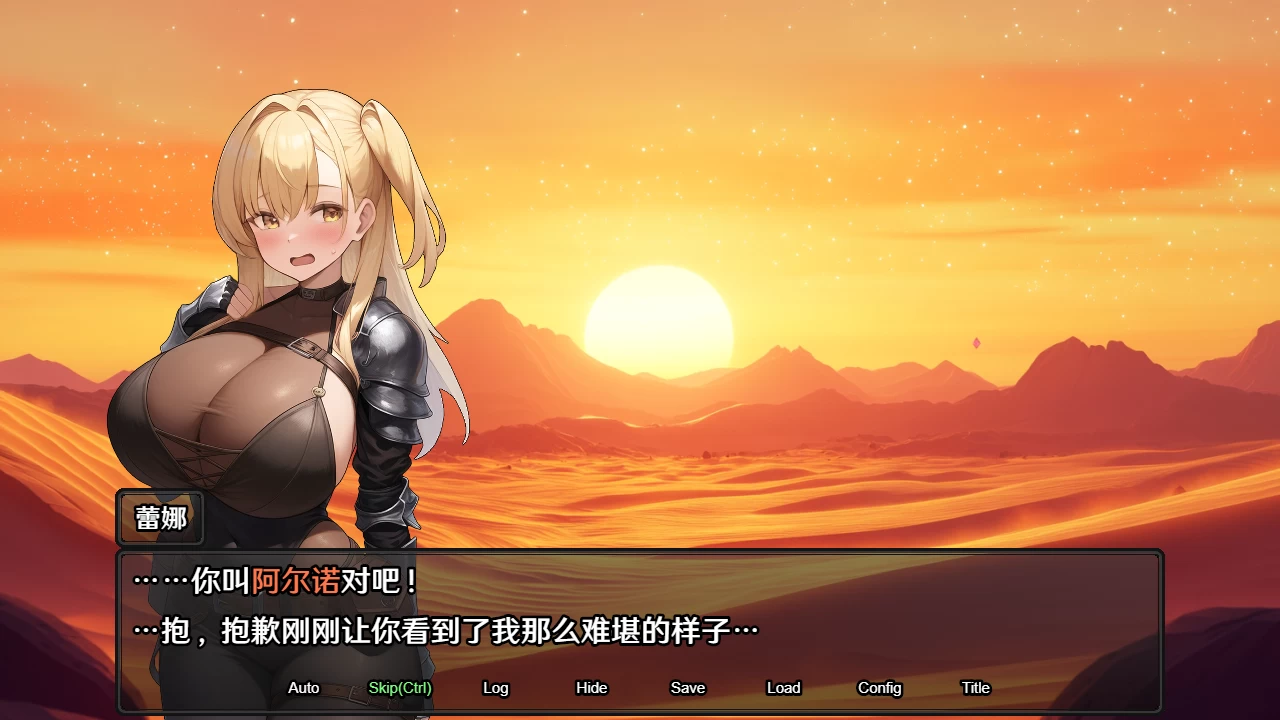Open the Load screen for saved games
This screenshot has height=720, width=1280.
point(784,688)
